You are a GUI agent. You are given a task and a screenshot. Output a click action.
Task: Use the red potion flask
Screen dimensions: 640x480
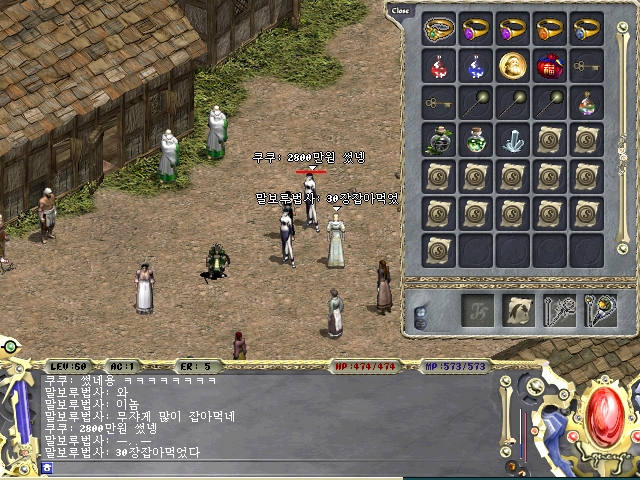pyautogui.click(x=439, y=66)
